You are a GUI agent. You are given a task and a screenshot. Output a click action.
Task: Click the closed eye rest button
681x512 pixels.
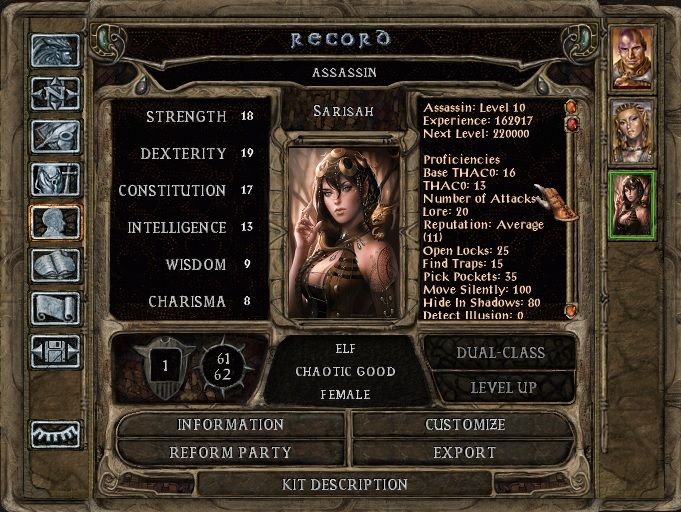[x=55, y=434]
